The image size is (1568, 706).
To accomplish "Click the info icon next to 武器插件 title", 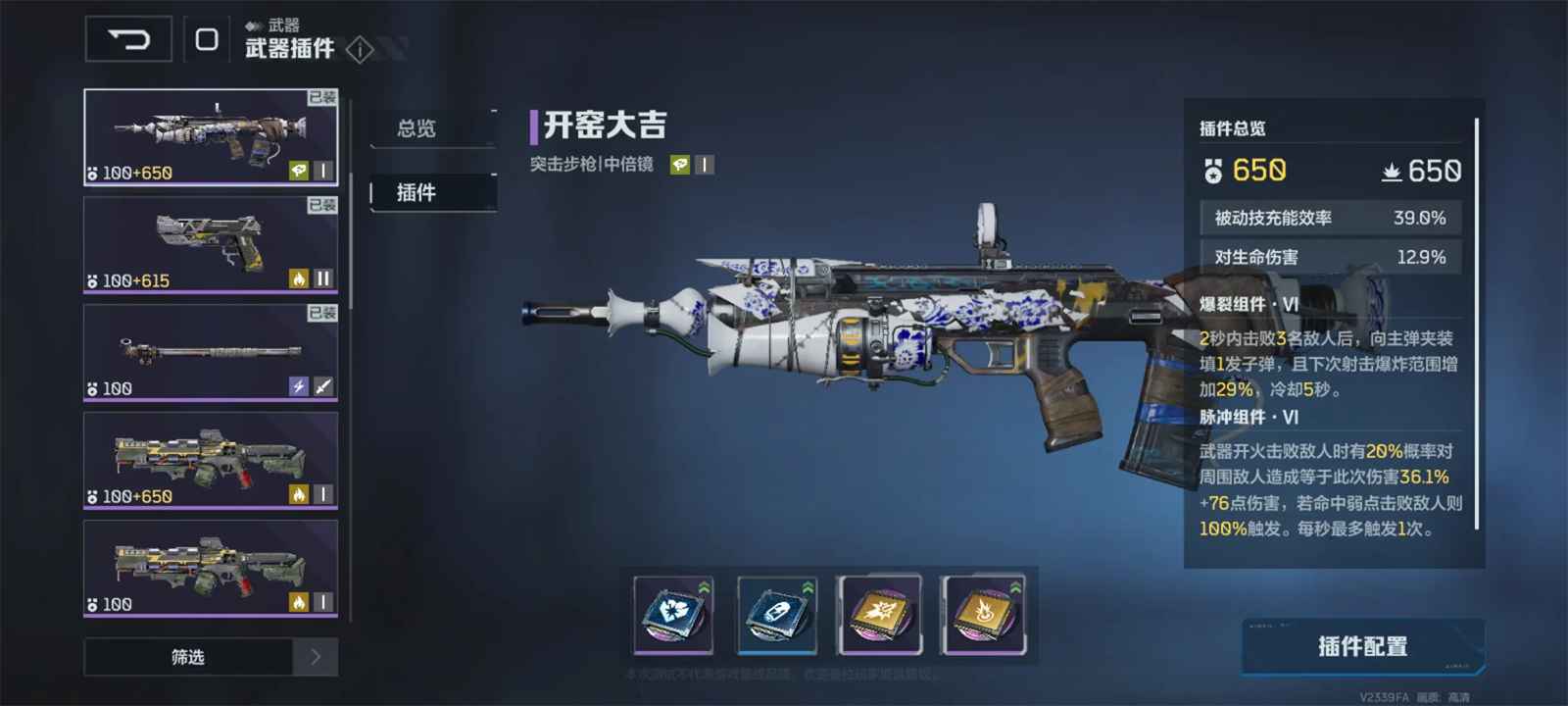I will [358, 51].
